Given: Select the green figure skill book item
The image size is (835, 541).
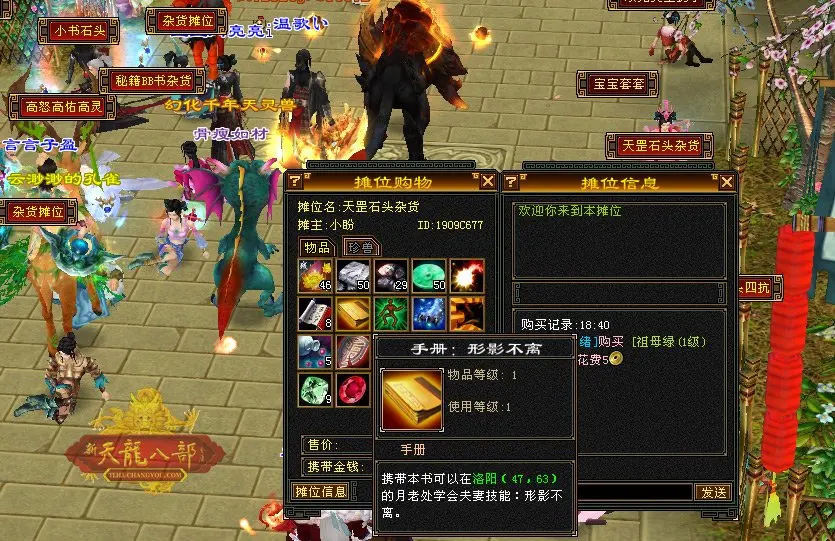Looking at the screenshot, I should pos(390,314).
